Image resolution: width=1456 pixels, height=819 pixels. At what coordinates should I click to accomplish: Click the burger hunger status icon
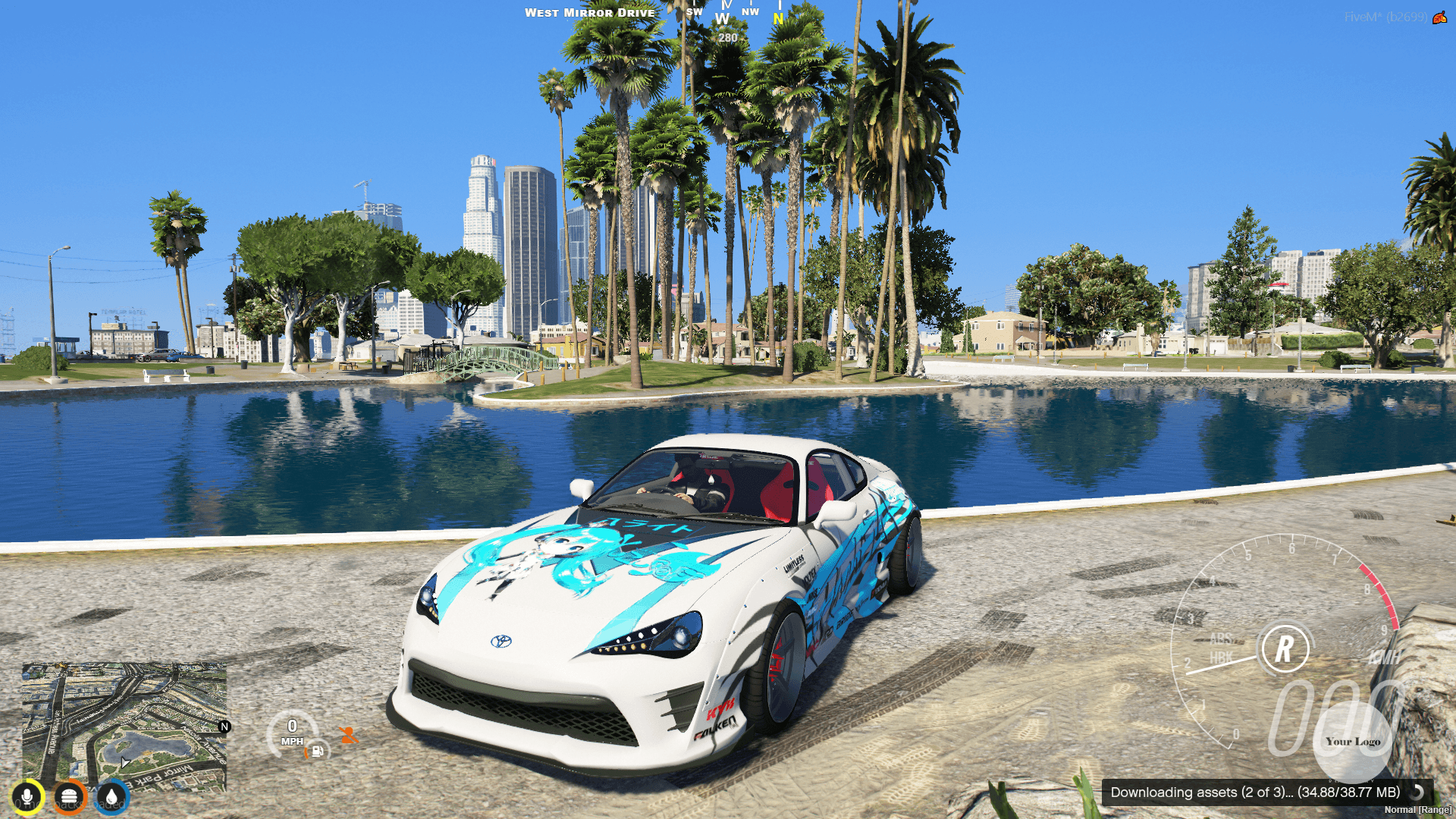coord(69,797)
